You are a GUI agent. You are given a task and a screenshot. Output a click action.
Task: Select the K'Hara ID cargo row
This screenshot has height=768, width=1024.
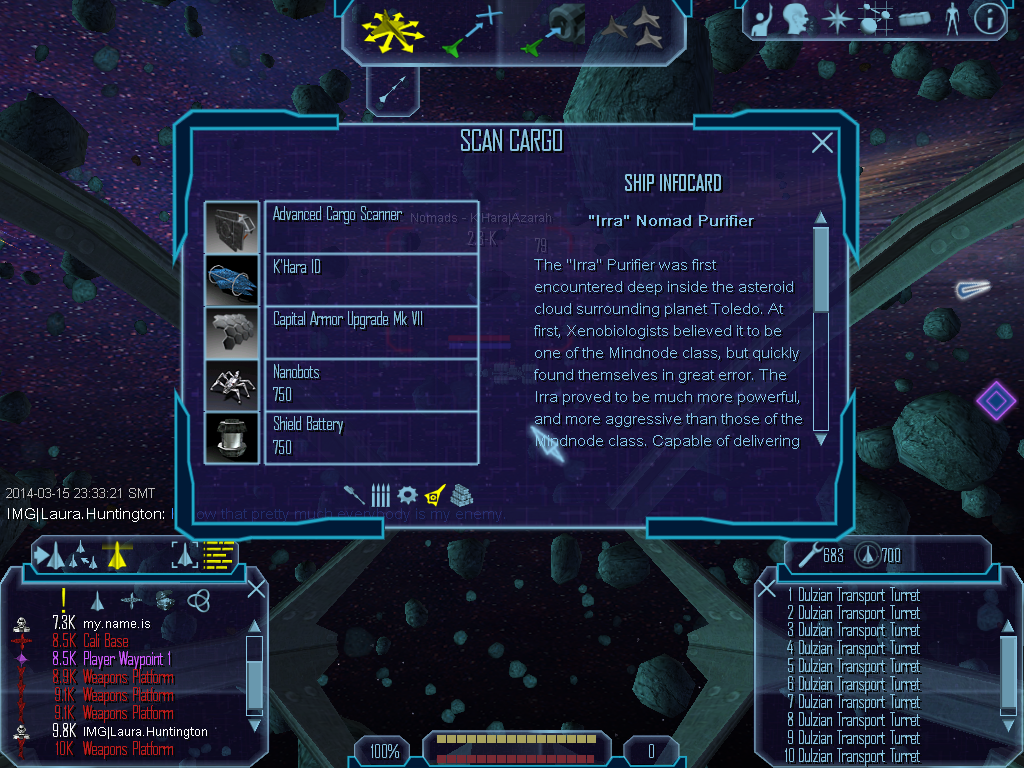(371, 279)
